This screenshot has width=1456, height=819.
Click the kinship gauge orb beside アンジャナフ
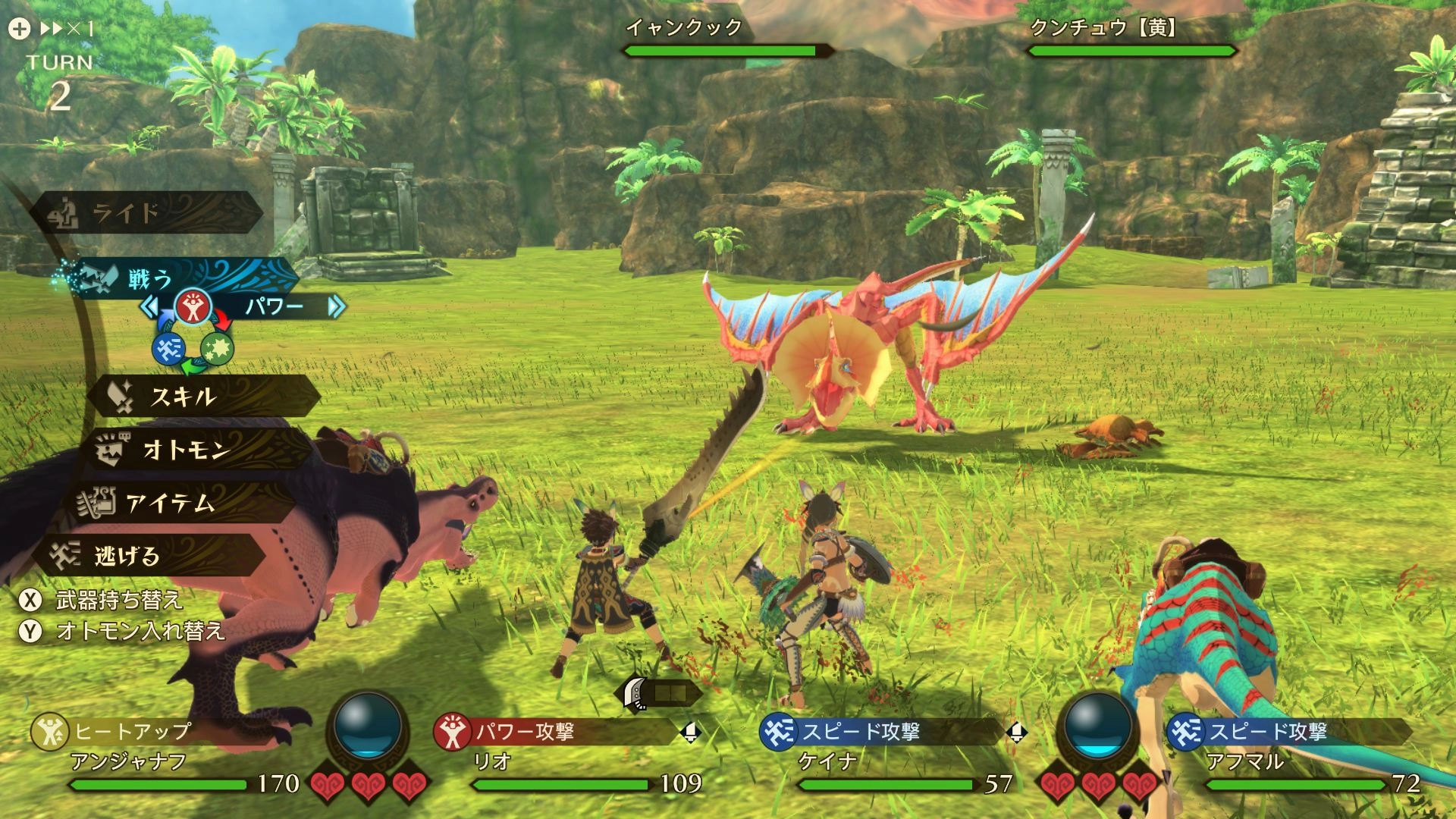coord(368,726)
